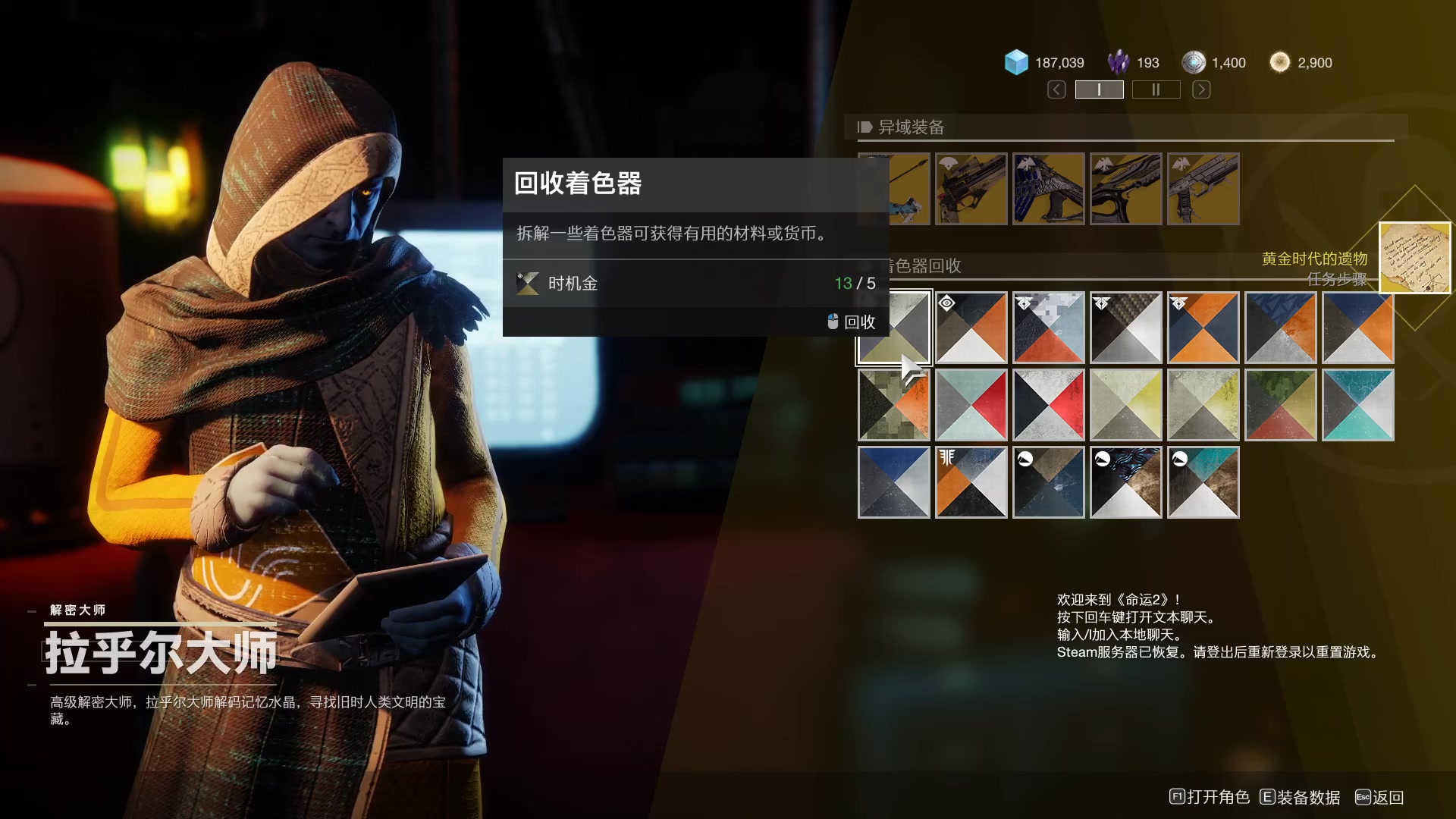Select the silver exotic pistol

1203,189
